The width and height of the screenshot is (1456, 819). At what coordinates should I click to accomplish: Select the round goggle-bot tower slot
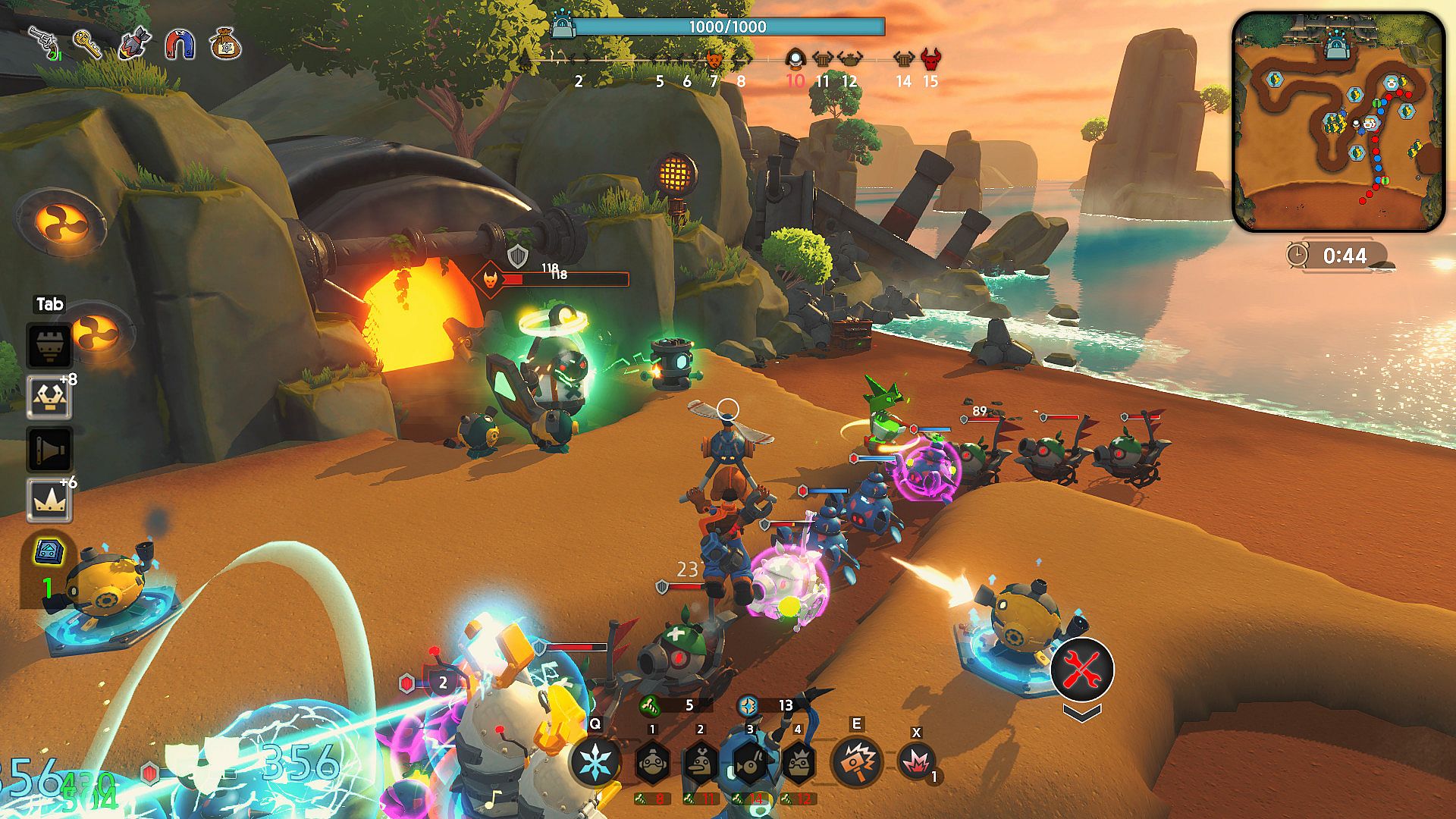coord(652,762)
